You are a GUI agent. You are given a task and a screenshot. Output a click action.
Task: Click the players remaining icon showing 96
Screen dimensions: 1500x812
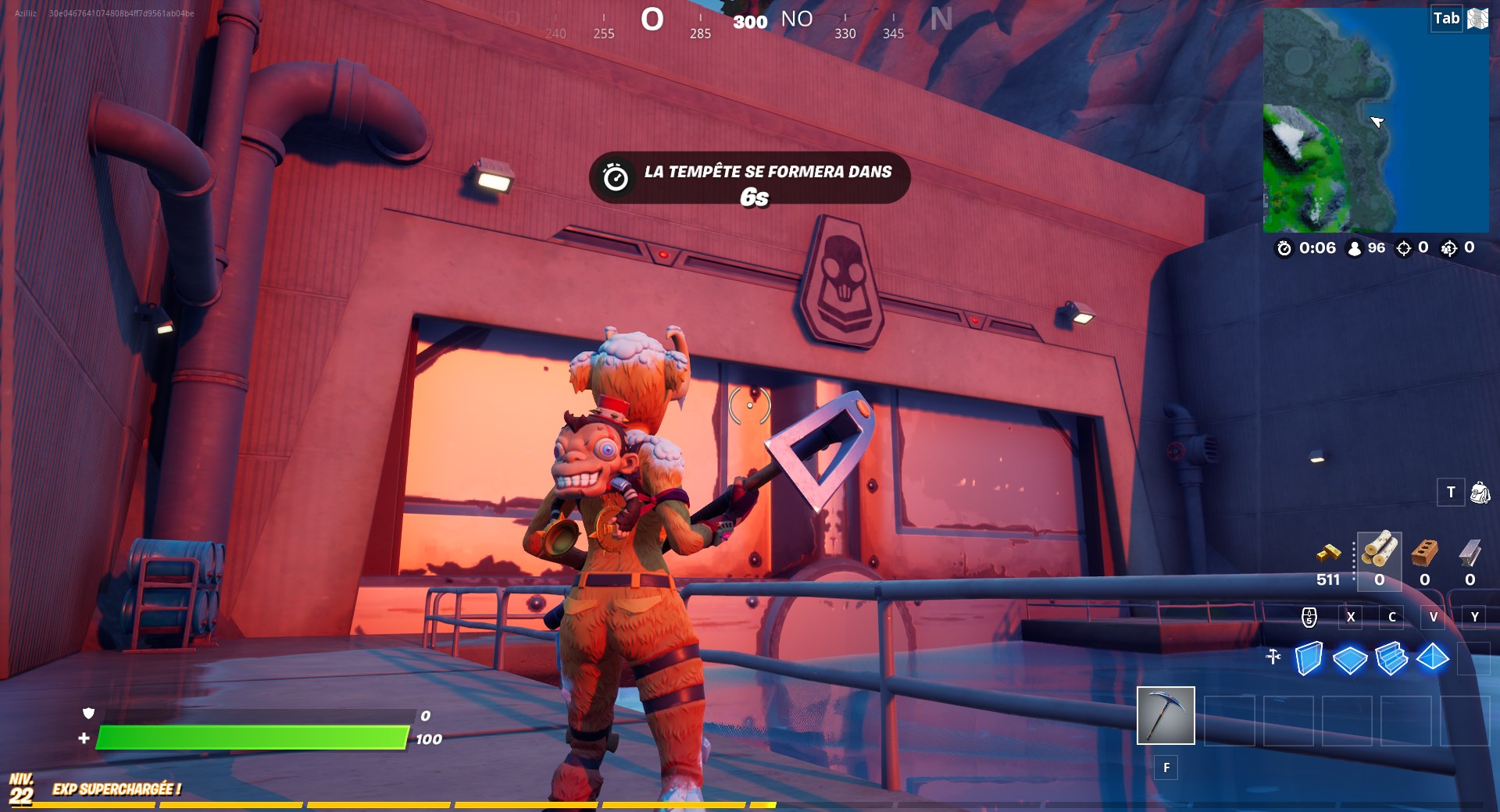(1355, 248)
